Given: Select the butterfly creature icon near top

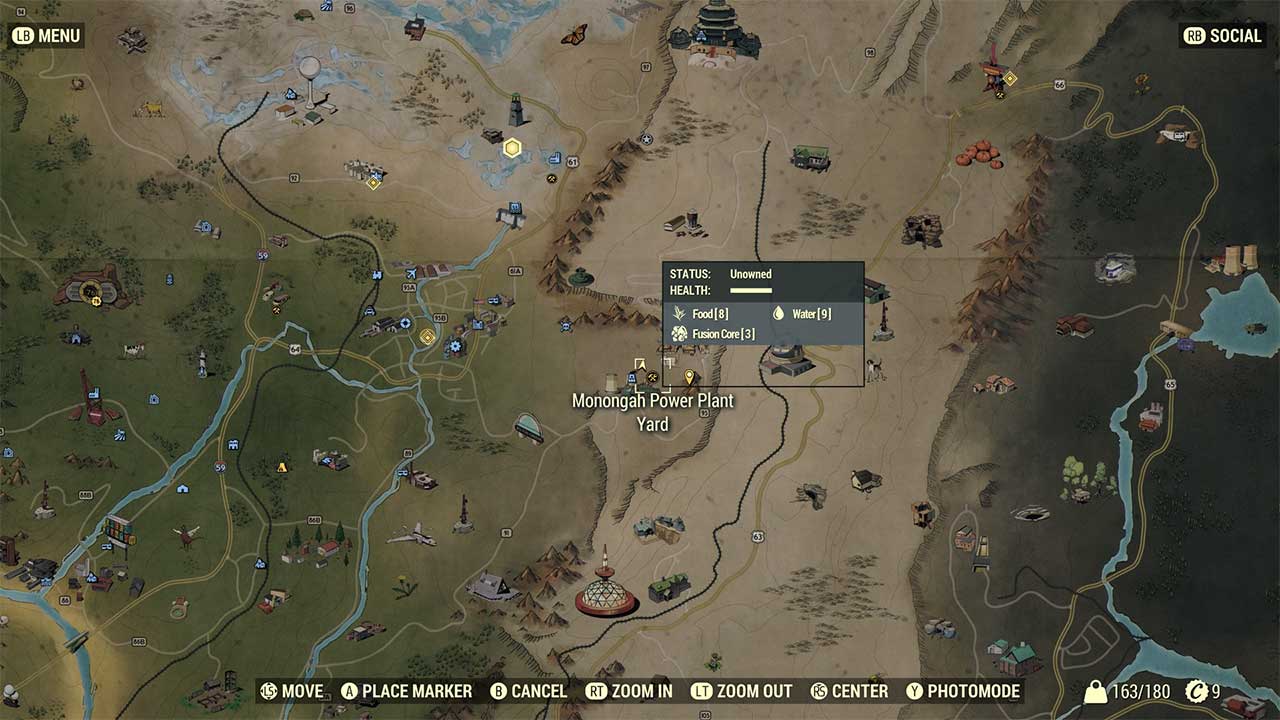Looking at the screenshot, I should click(x=575, y=33).
